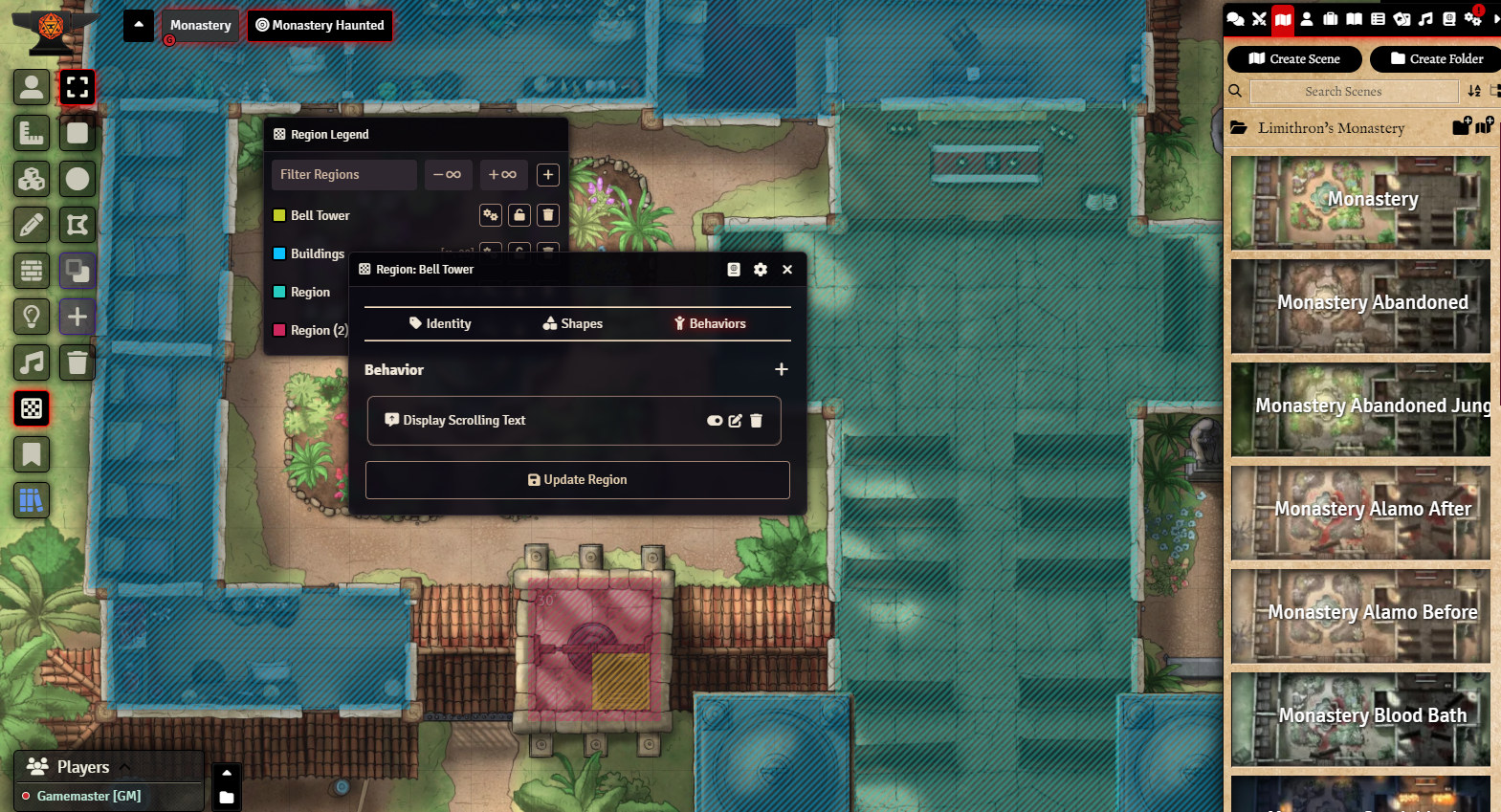This screenshot has height=812, width=1501.
Task: Click the Update Region button
Action: tap(577, 480)
